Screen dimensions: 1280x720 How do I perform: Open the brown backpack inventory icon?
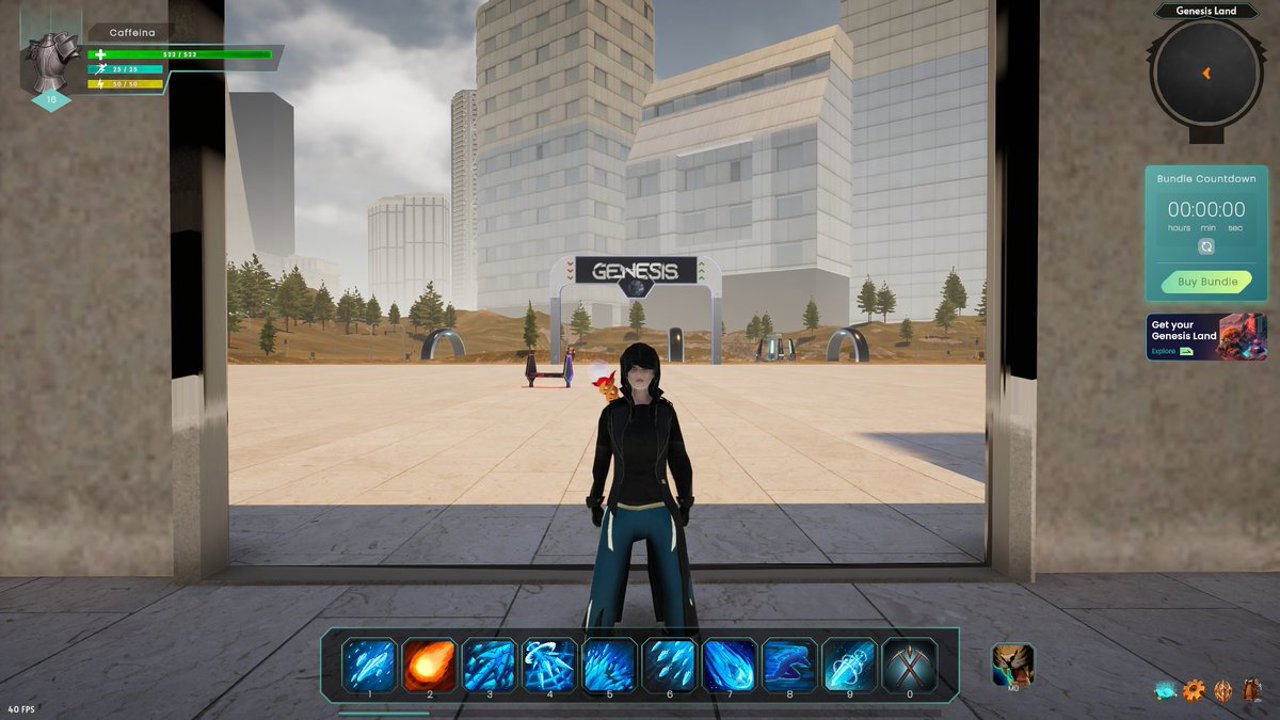coord(1252,690)
